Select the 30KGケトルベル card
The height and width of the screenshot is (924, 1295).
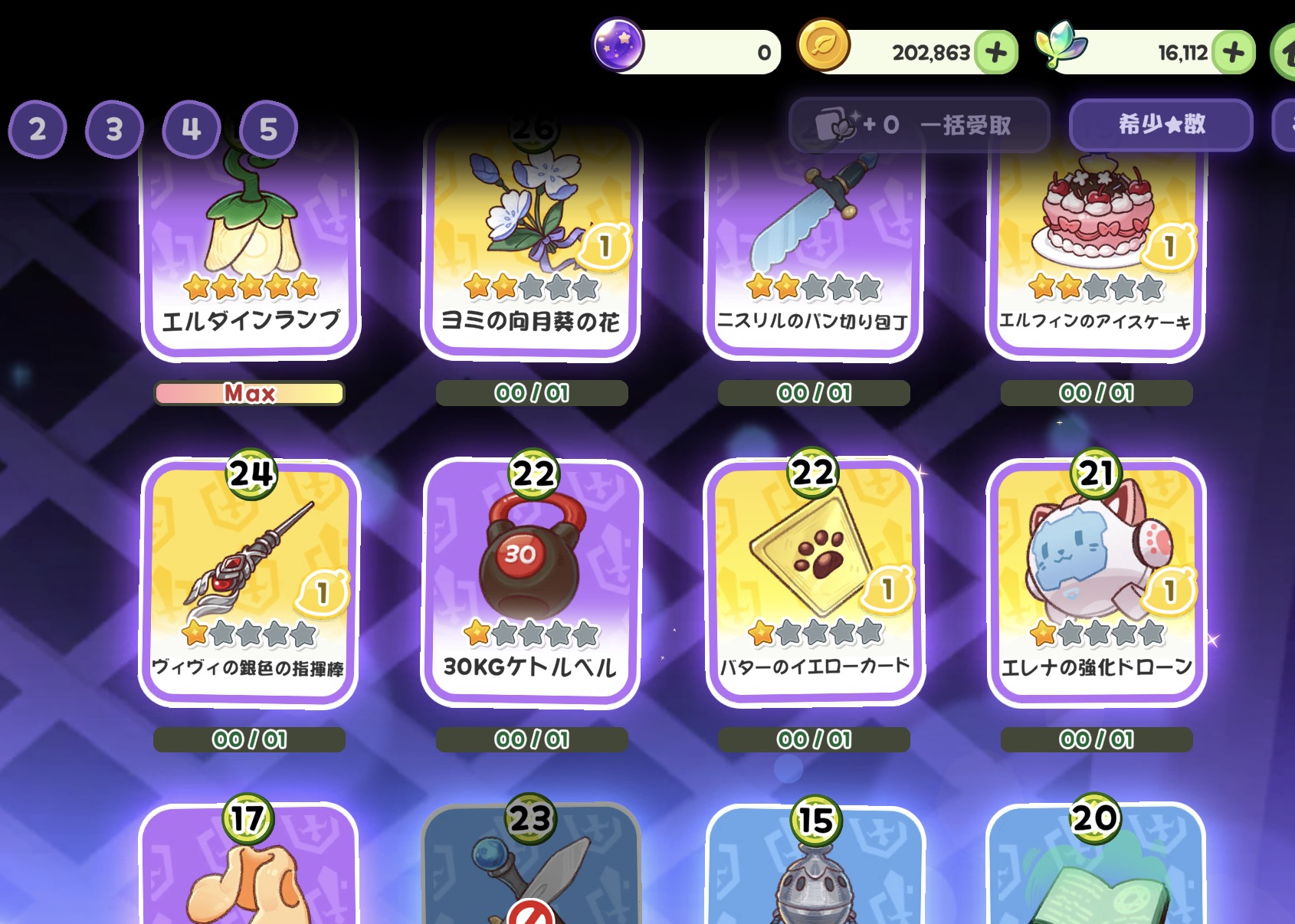click(x=531, y=582)
